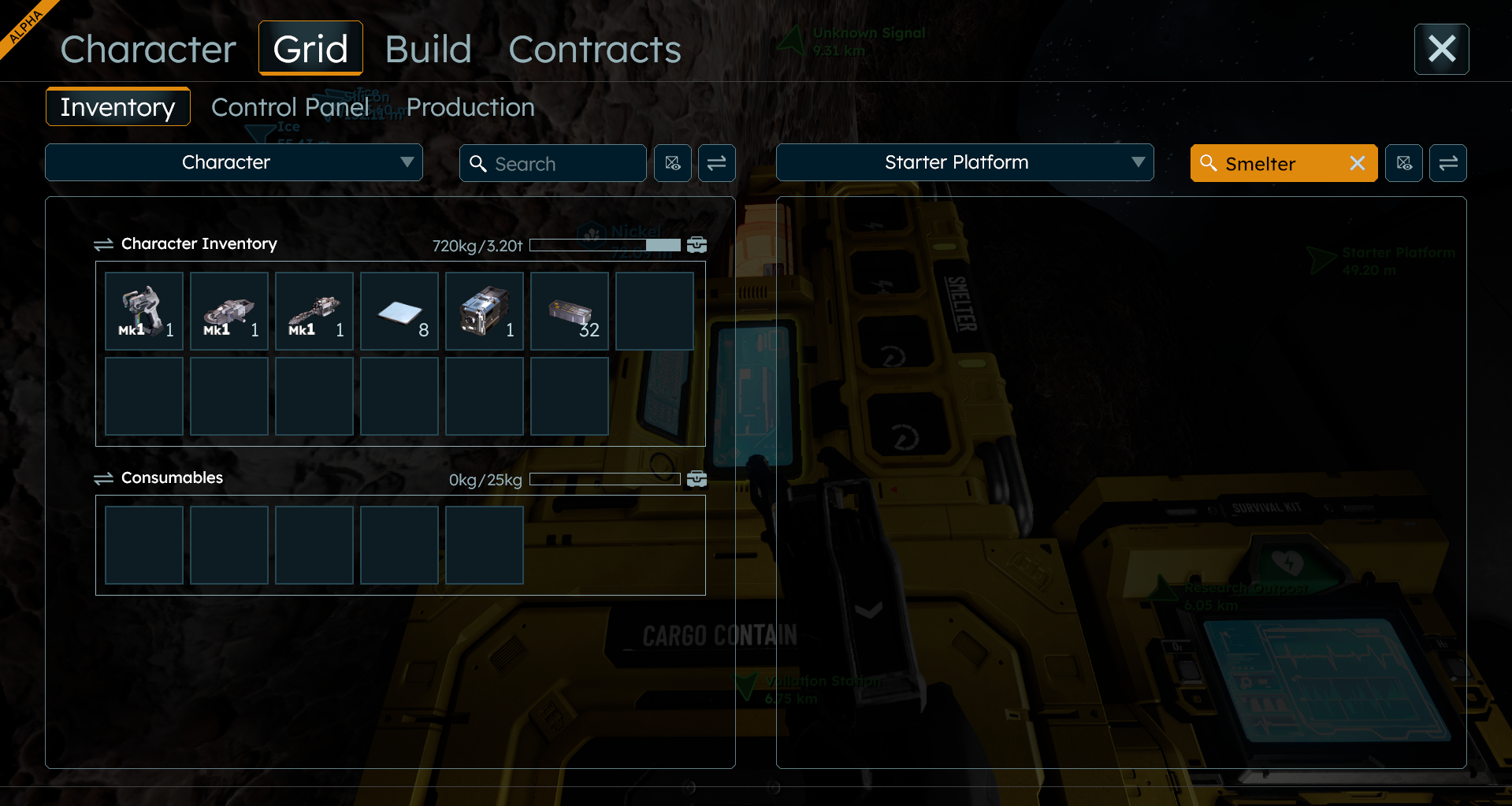The width and height of the screenshot is (1512, 806).
Task: Expand the Character inventory dropdown
Action: tap(234, 162)
